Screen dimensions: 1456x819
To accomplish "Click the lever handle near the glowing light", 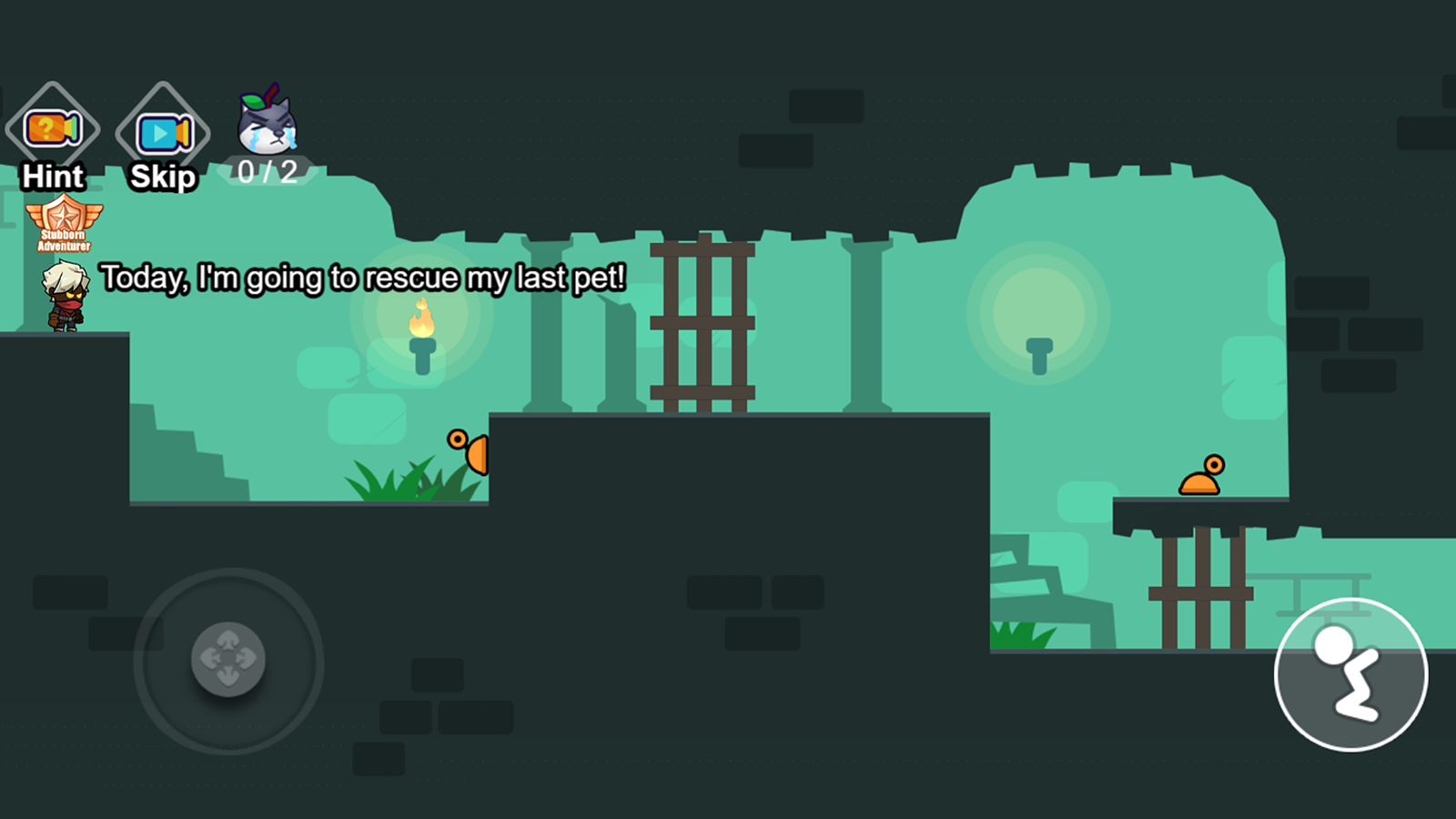I will coord(1040,353).
